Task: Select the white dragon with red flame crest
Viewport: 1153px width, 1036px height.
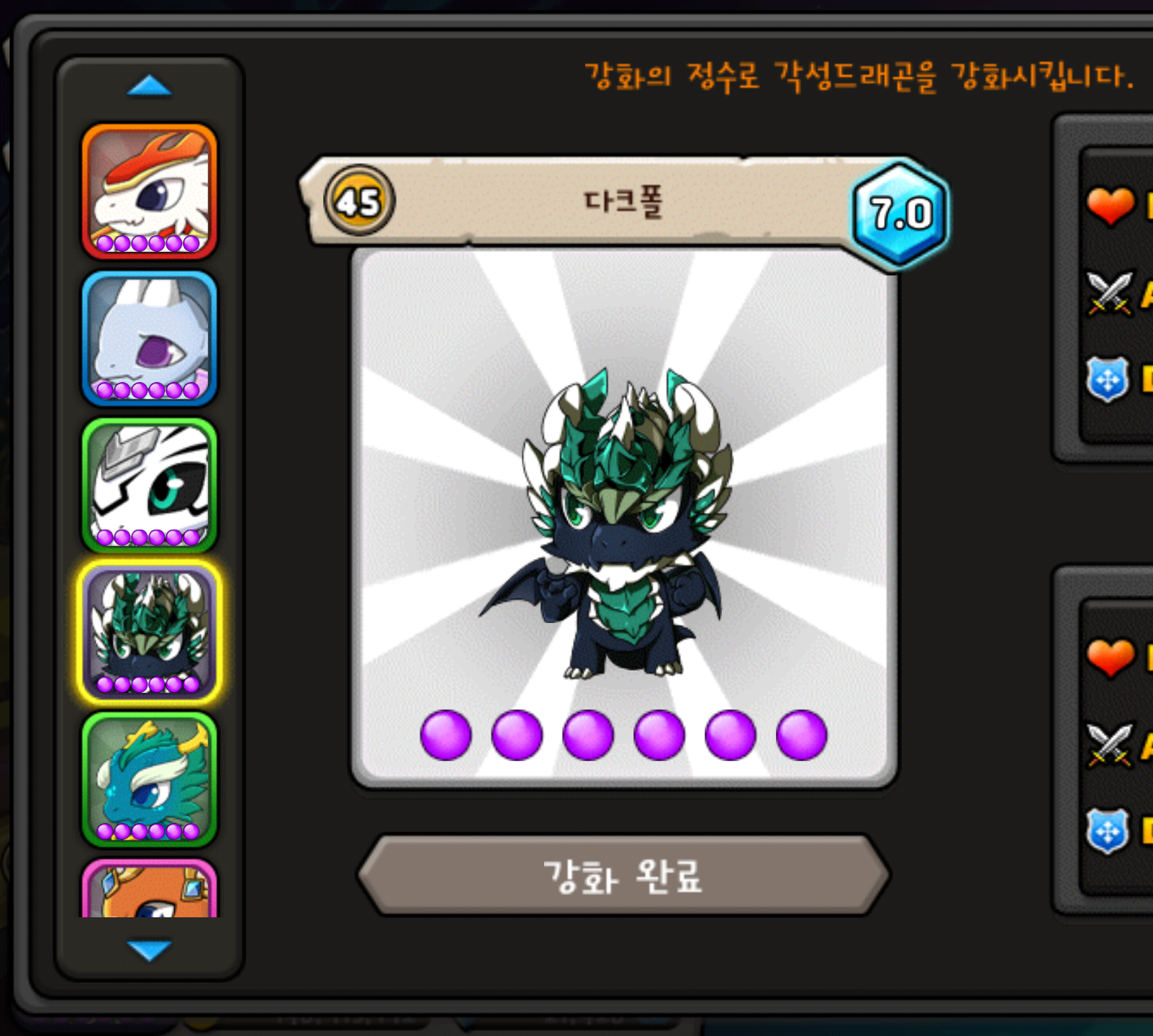Action: (x=150, y=191)
